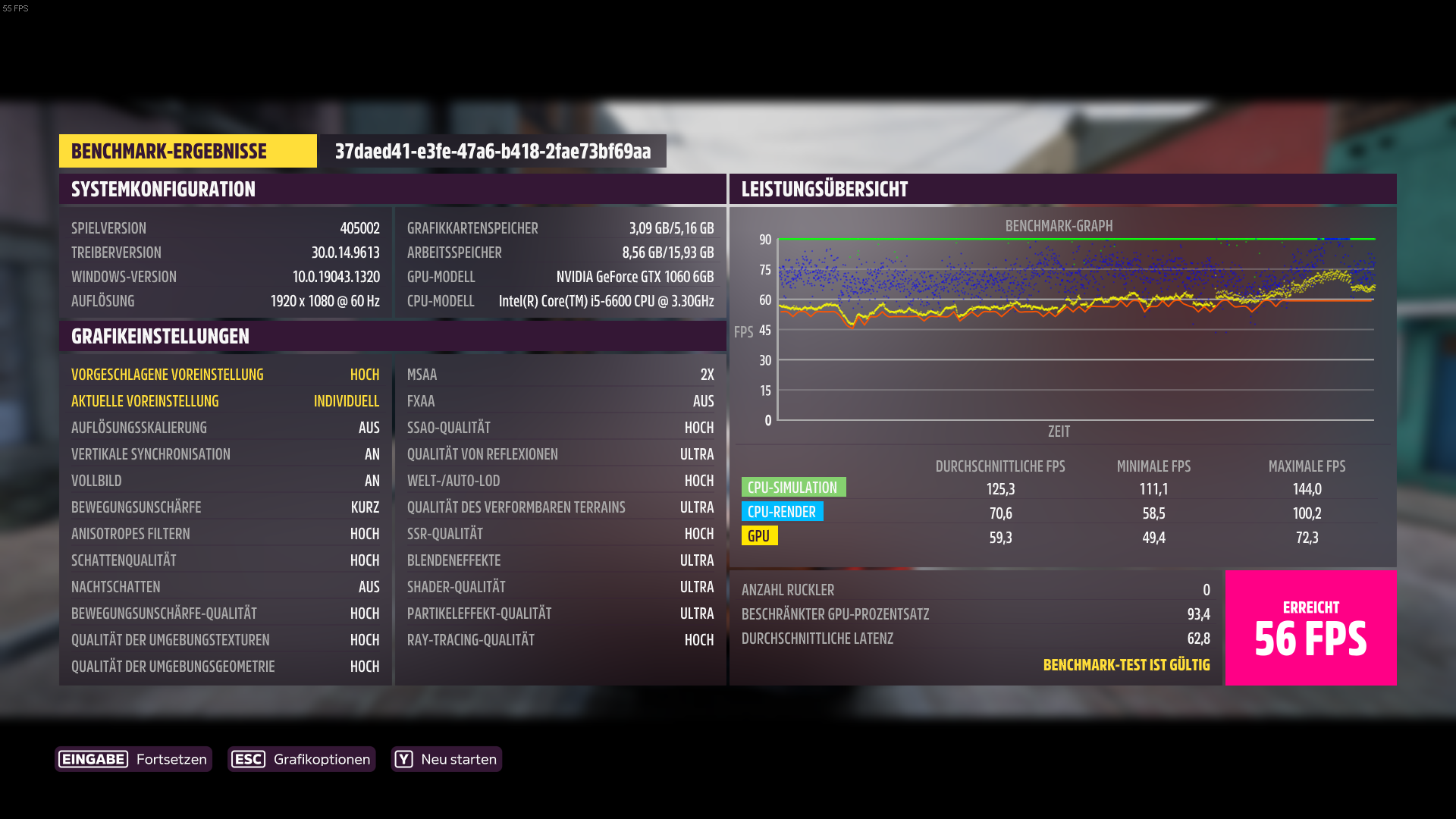
Task: Click the 55 FPS overlay counter
Action: tap(14, 8)
